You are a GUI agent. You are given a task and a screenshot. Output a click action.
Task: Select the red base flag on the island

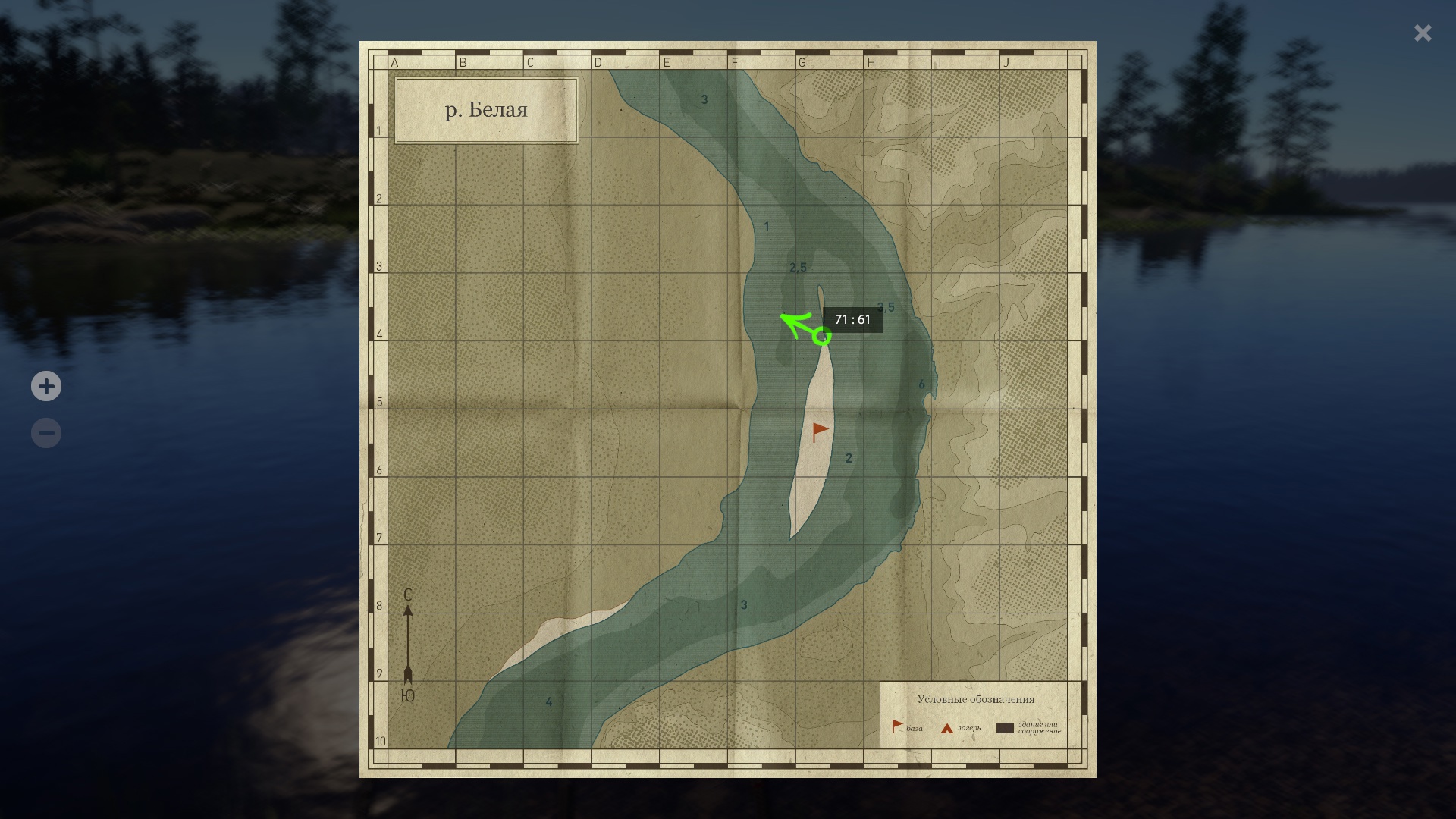point(820,431)
